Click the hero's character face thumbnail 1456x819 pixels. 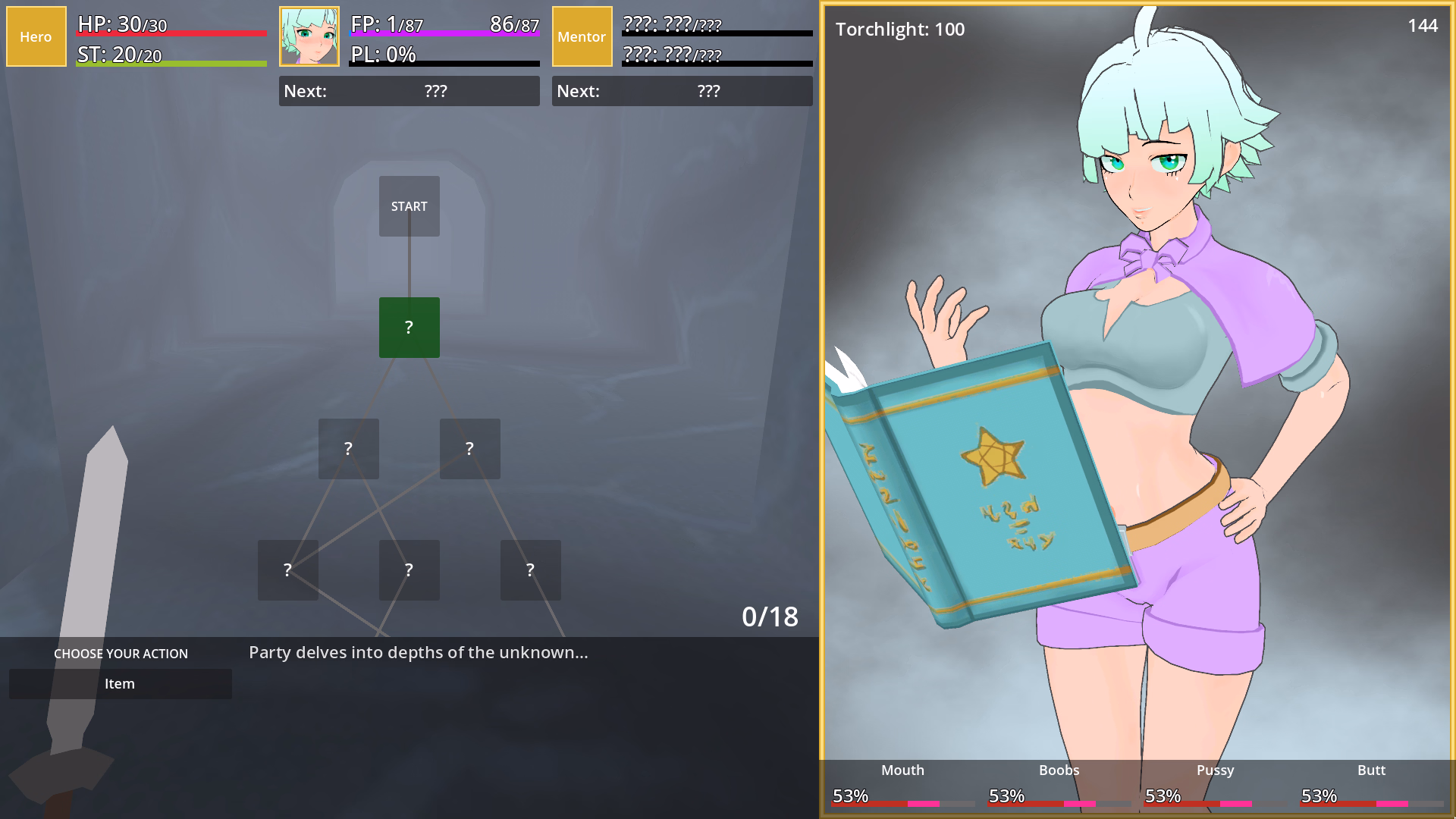[x=309, y=36]
